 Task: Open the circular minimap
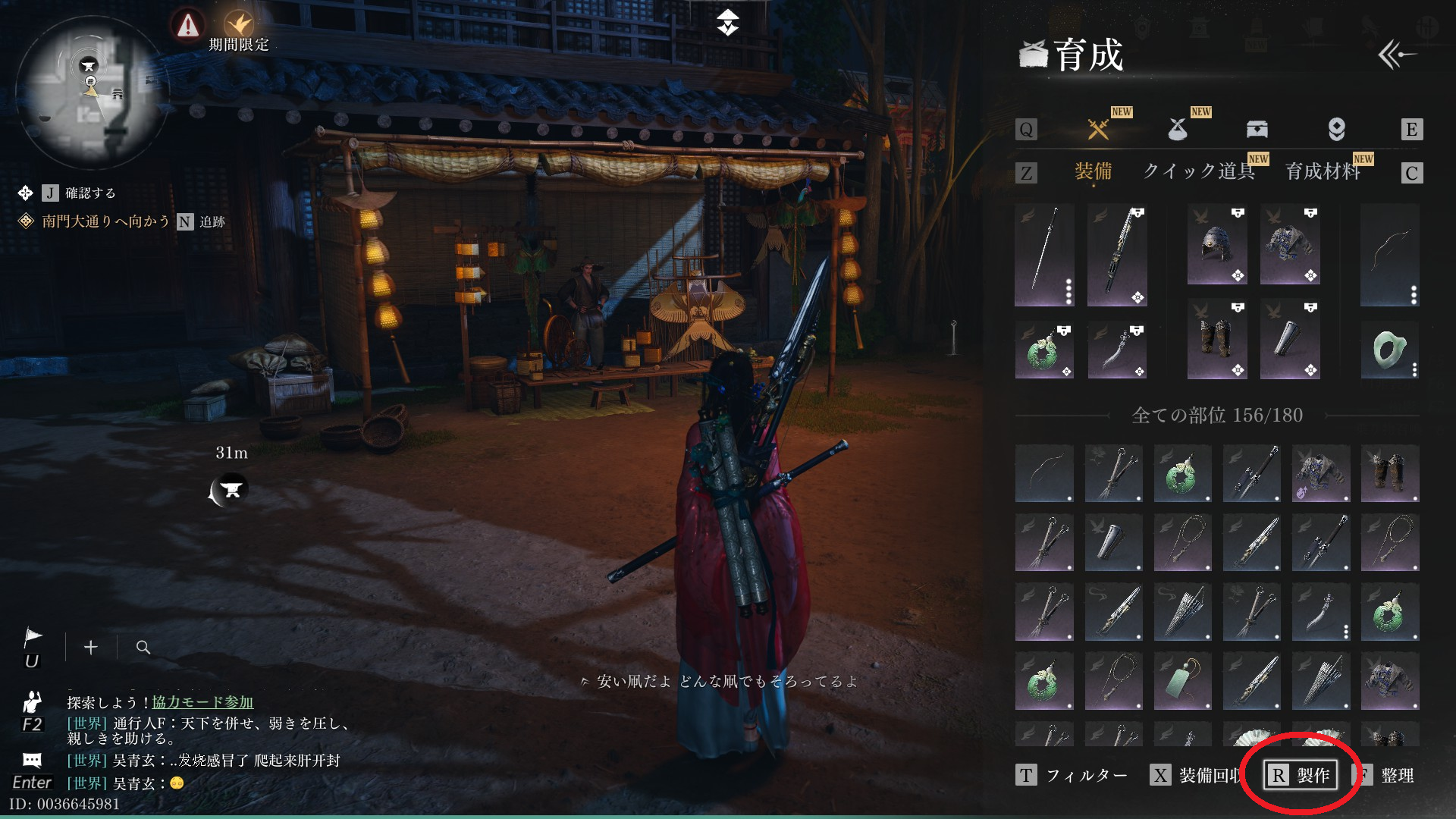(x=91, y=93)
